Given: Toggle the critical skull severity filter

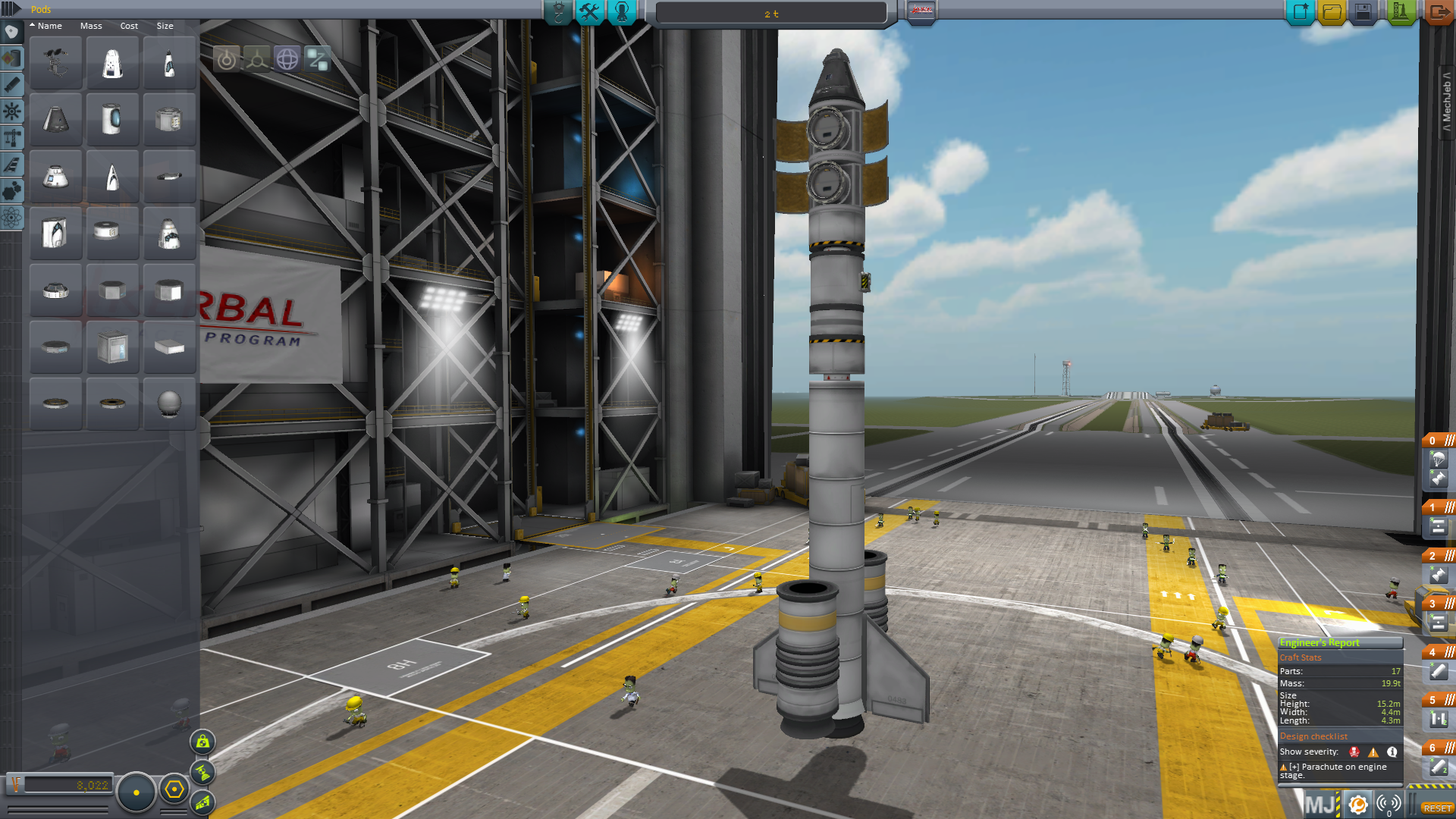Looking at the screenshot, I should tap(1354, 752).
